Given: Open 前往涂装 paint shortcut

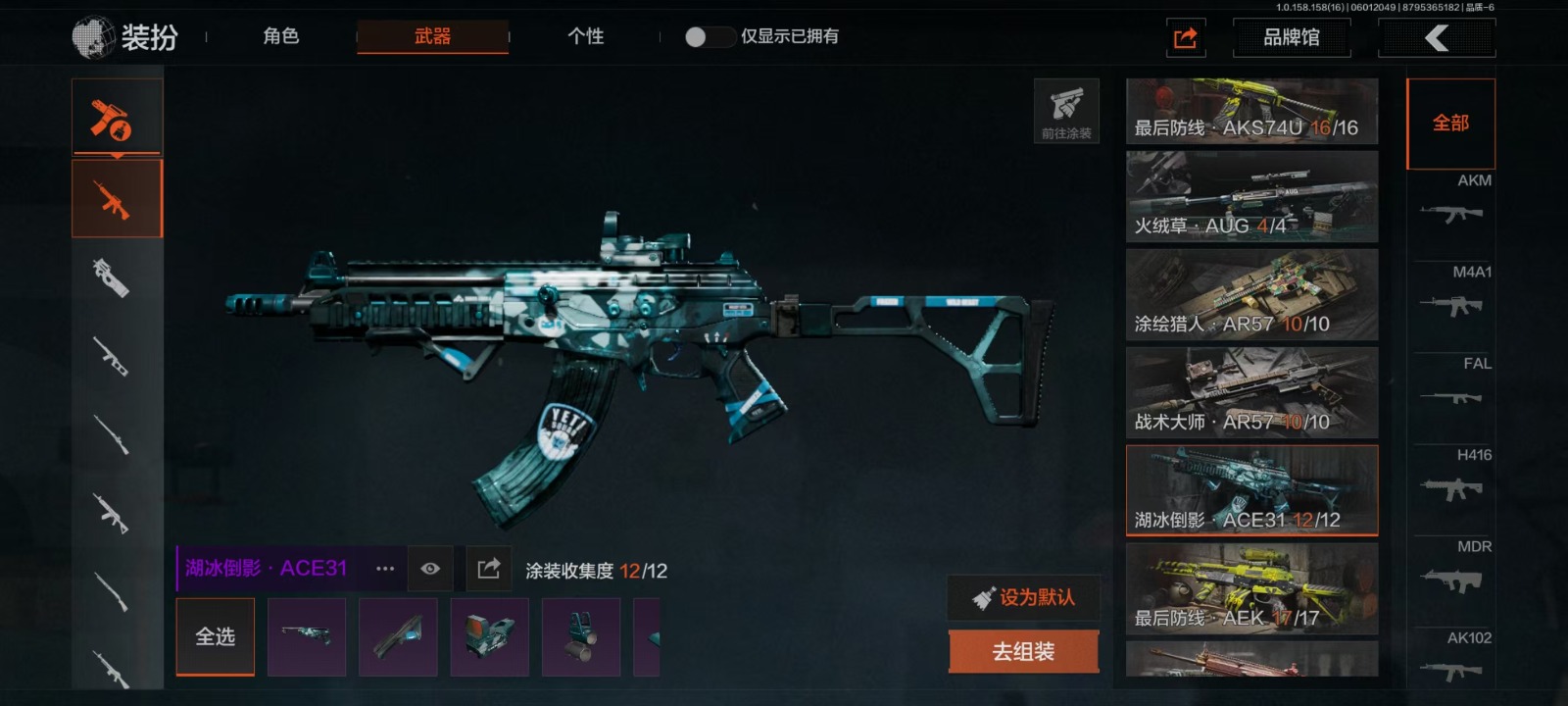Looking at the screenshot, I should pyautogui.click(x=1066, y=112).
